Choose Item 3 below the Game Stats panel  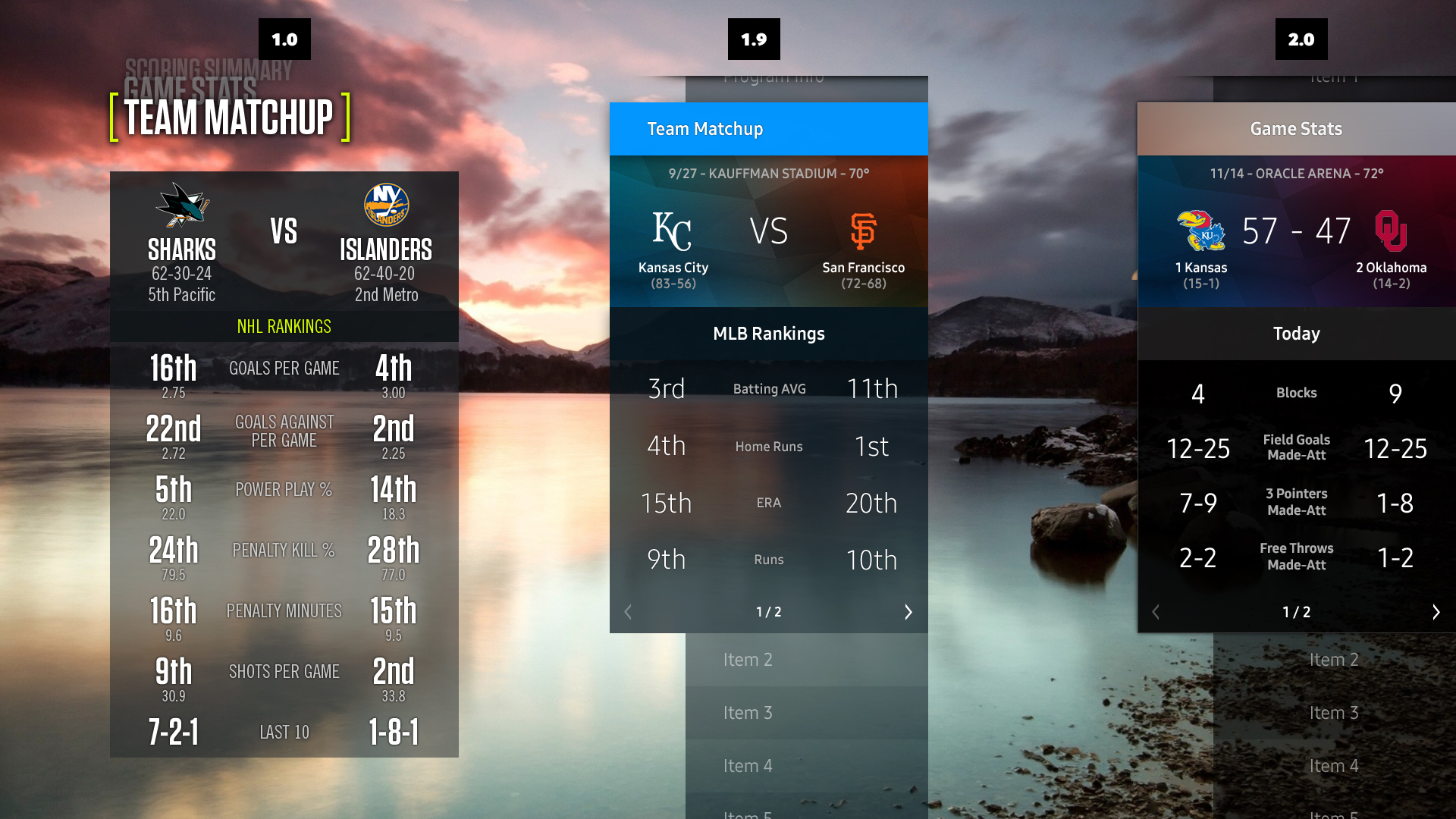(x=1334, y=713)
